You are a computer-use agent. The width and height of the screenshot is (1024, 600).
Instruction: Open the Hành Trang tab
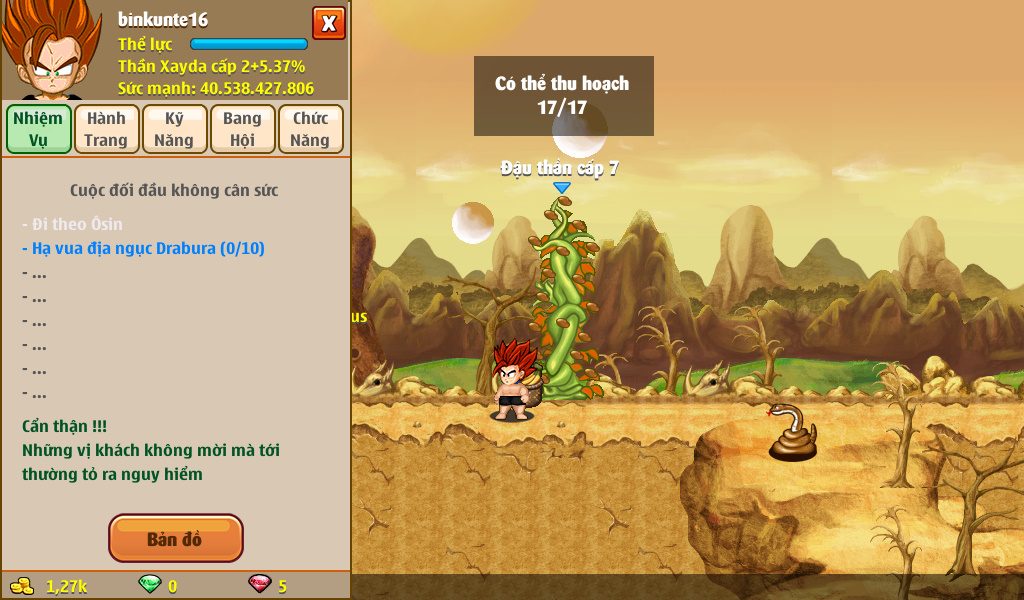106,129
